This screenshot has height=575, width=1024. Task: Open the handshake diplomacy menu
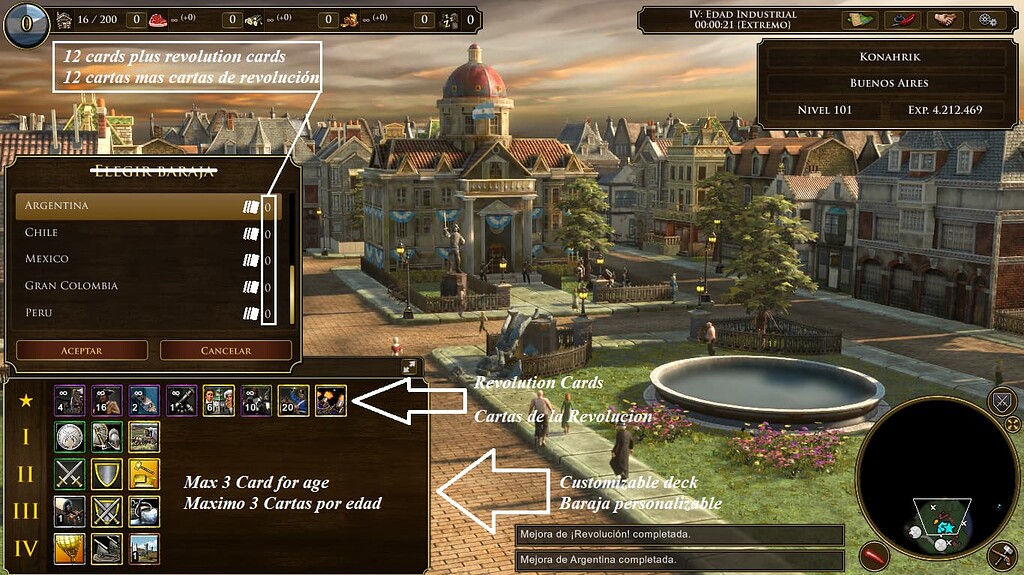[x=944, y=19]
